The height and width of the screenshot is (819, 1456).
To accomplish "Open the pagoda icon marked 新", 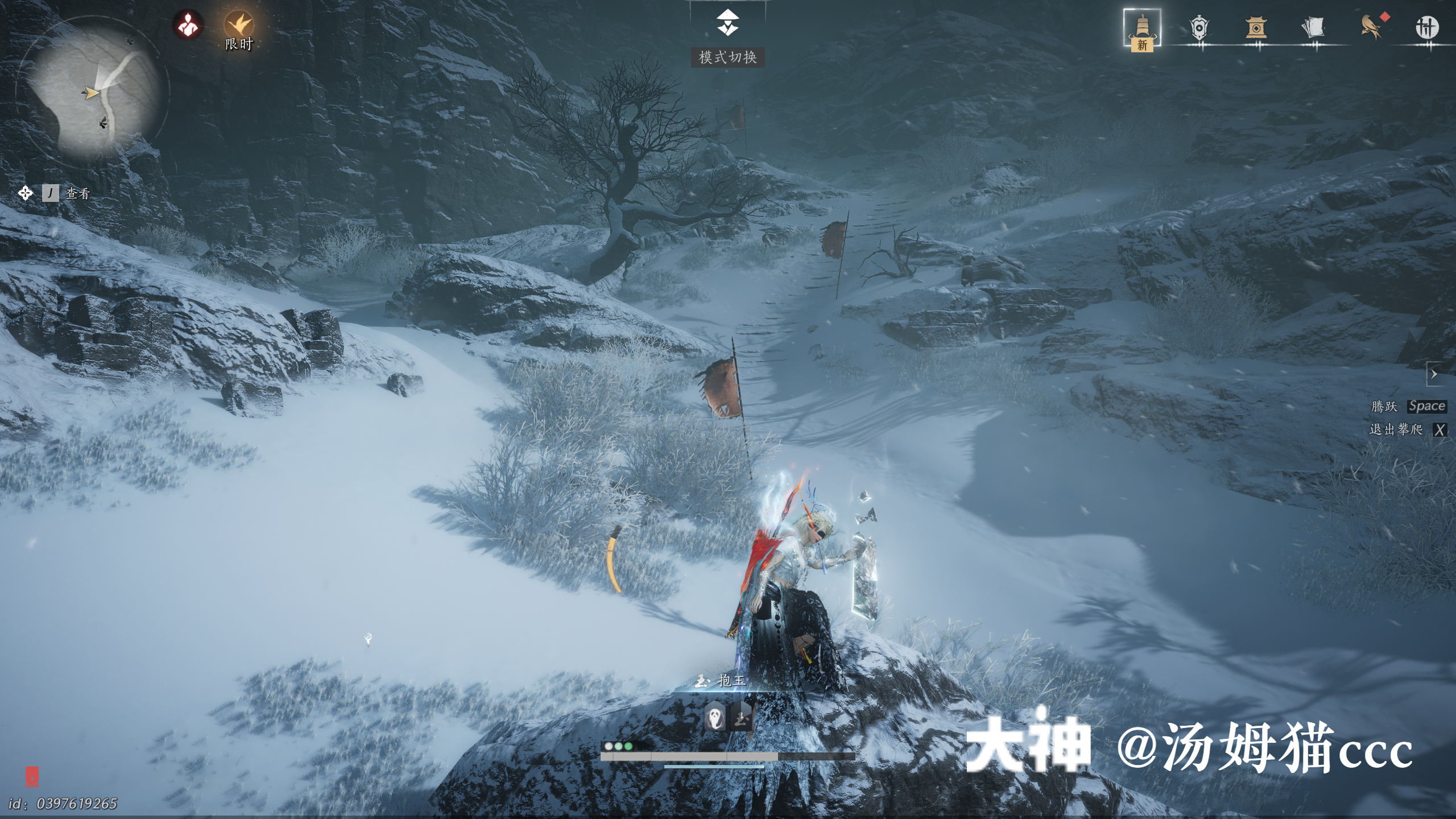I will click(1142, 28).
